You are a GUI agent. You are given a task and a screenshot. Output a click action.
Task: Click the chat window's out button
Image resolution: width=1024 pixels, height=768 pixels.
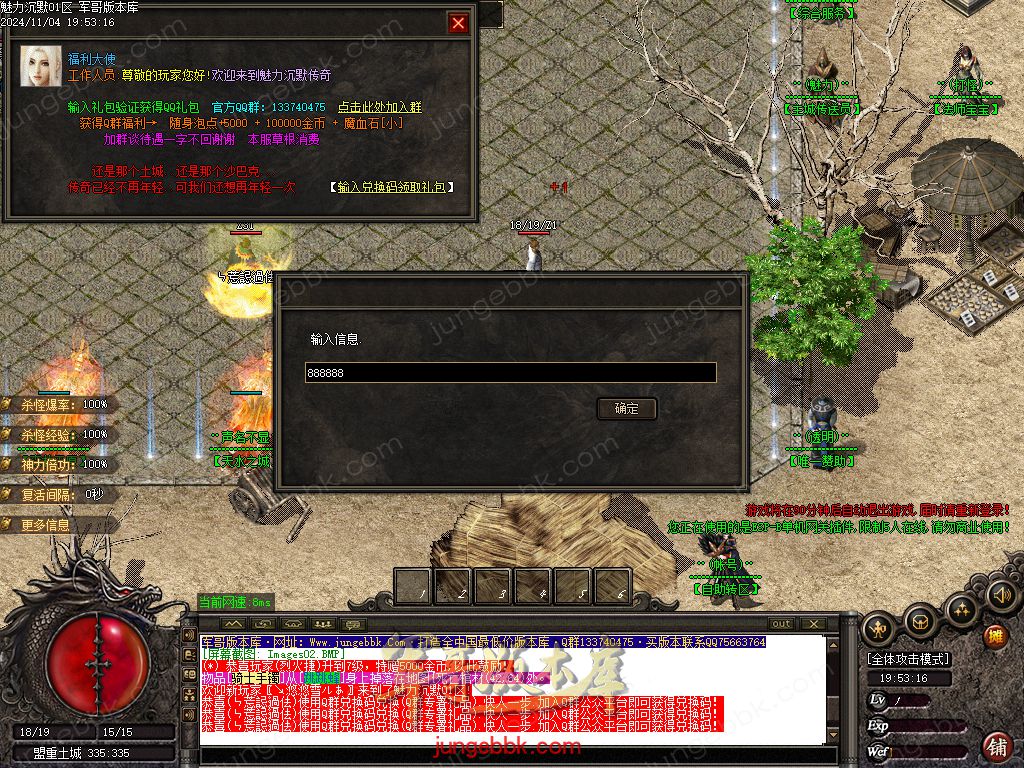coord(782,624)
